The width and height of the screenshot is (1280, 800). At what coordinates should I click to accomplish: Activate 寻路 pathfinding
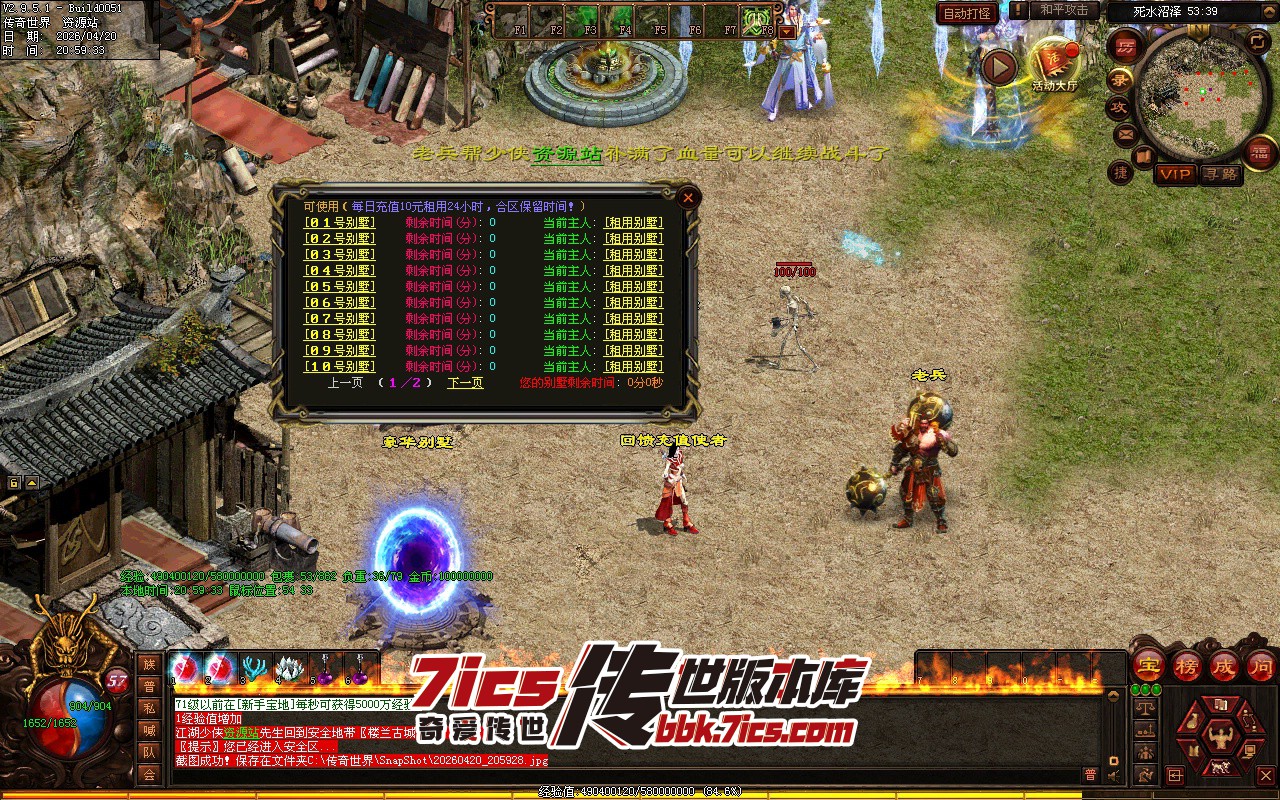point(1220,174)
